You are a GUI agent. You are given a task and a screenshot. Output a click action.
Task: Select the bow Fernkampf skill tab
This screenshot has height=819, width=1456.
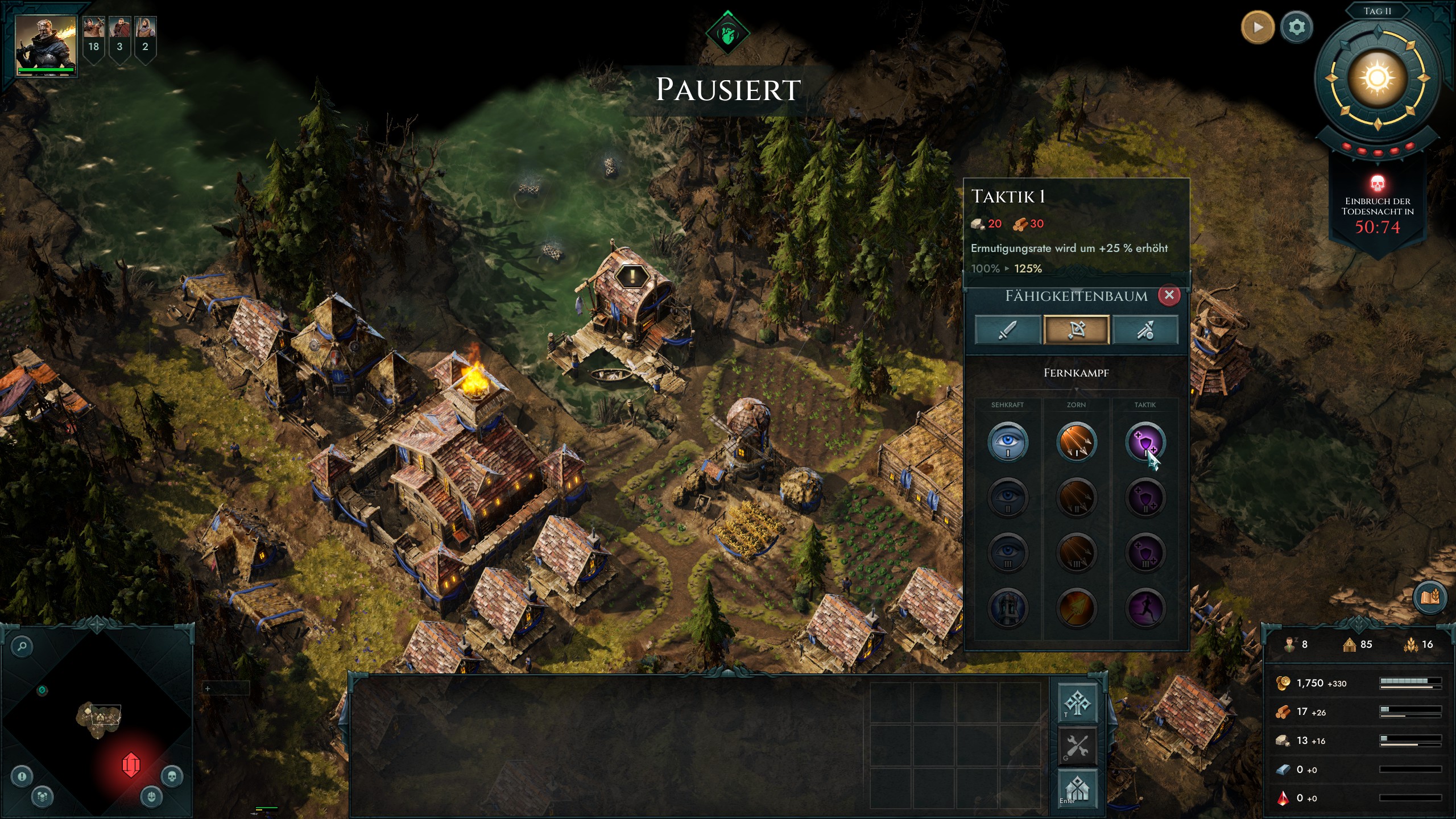point(1076,330)
